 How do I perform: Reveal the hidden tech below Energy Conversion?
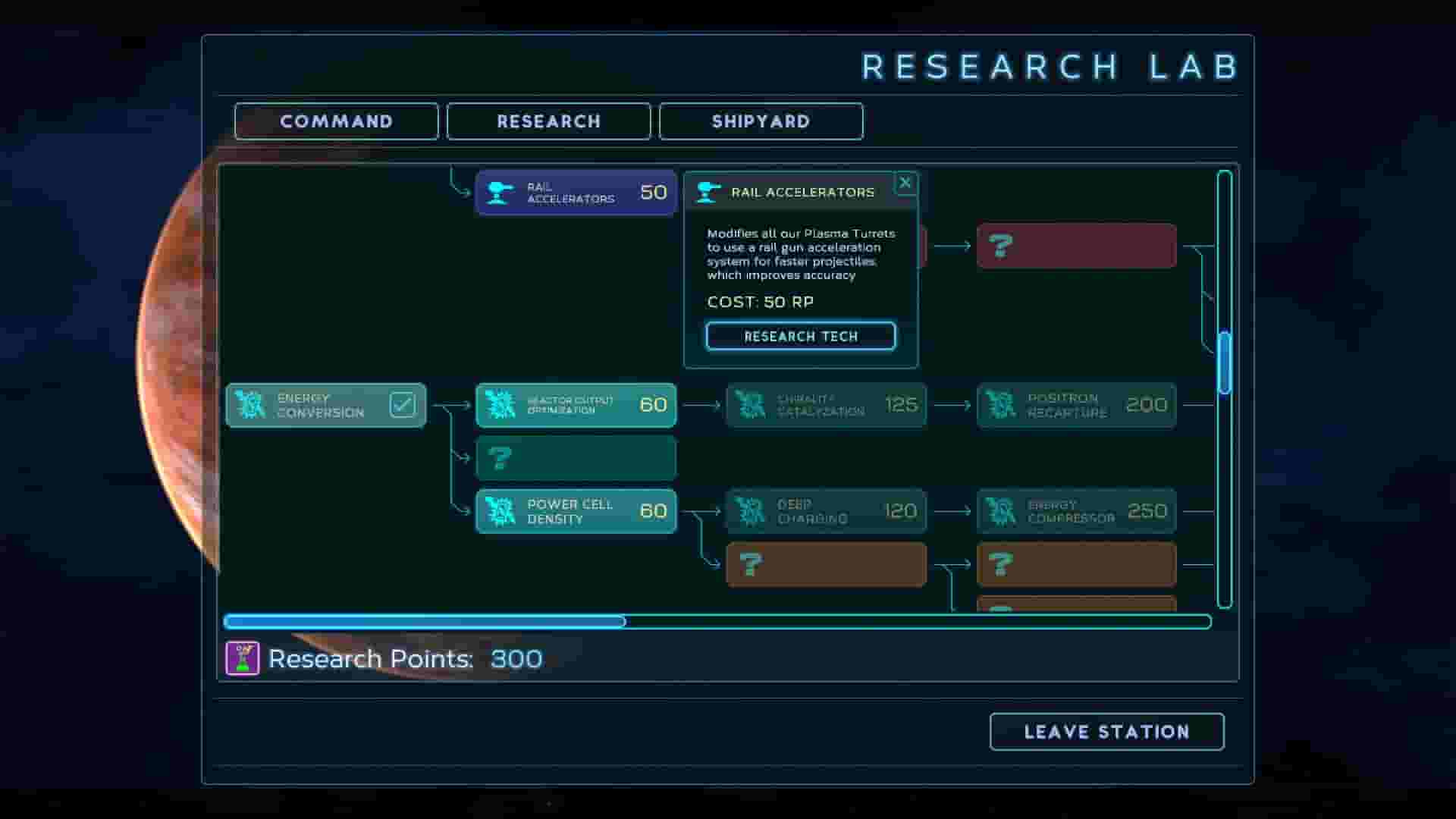575,458
